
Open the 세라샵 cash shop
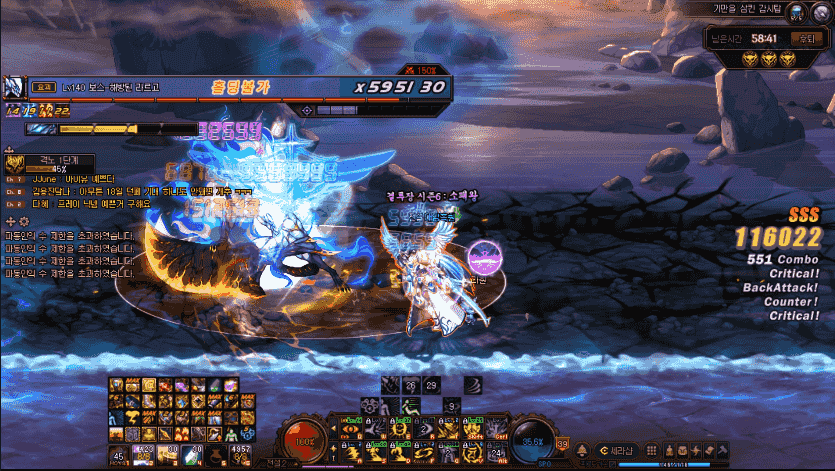pos(616,449)
